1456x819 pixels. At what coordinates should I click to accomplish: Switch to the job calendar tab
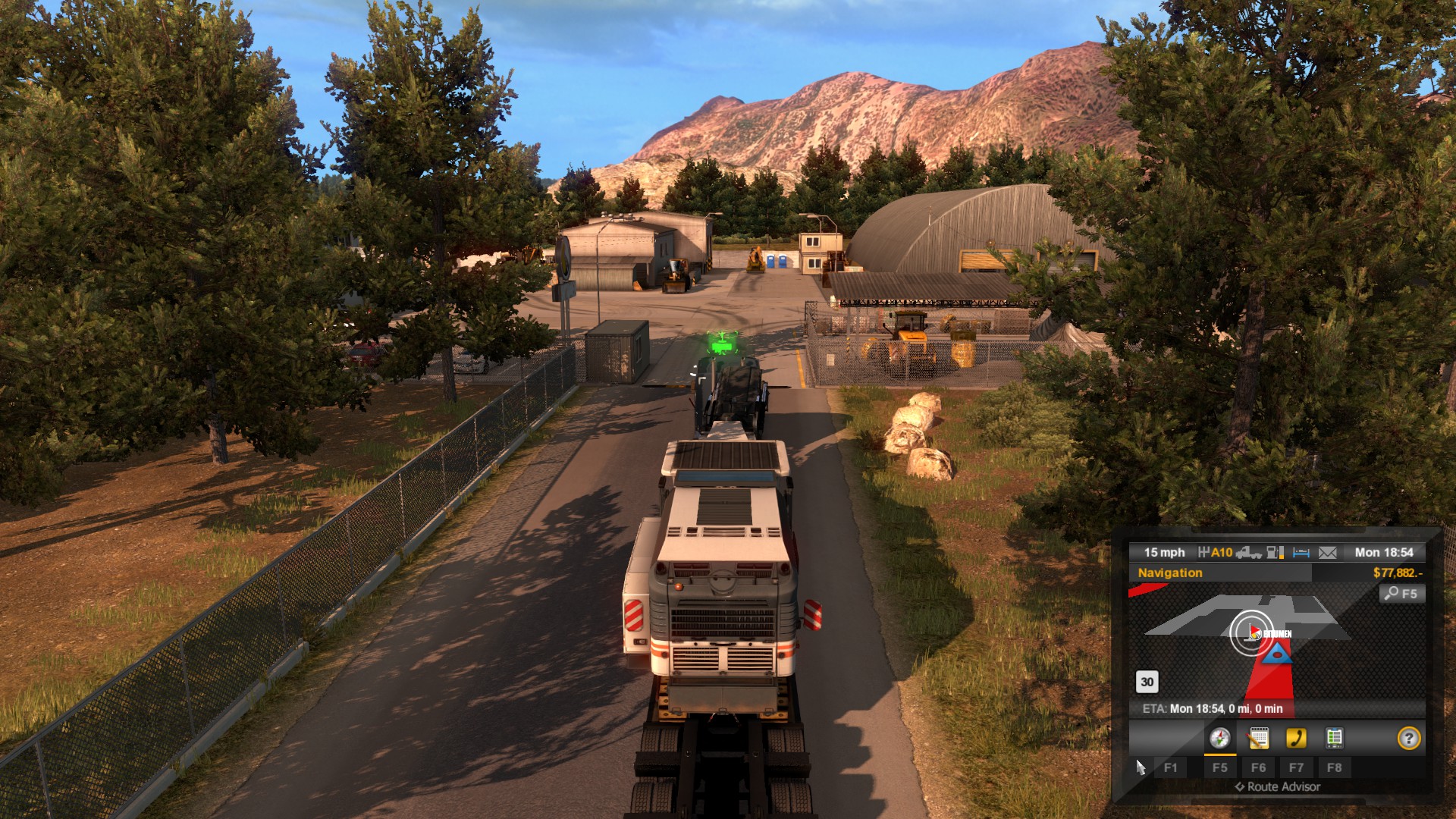tap(1258, 738)
